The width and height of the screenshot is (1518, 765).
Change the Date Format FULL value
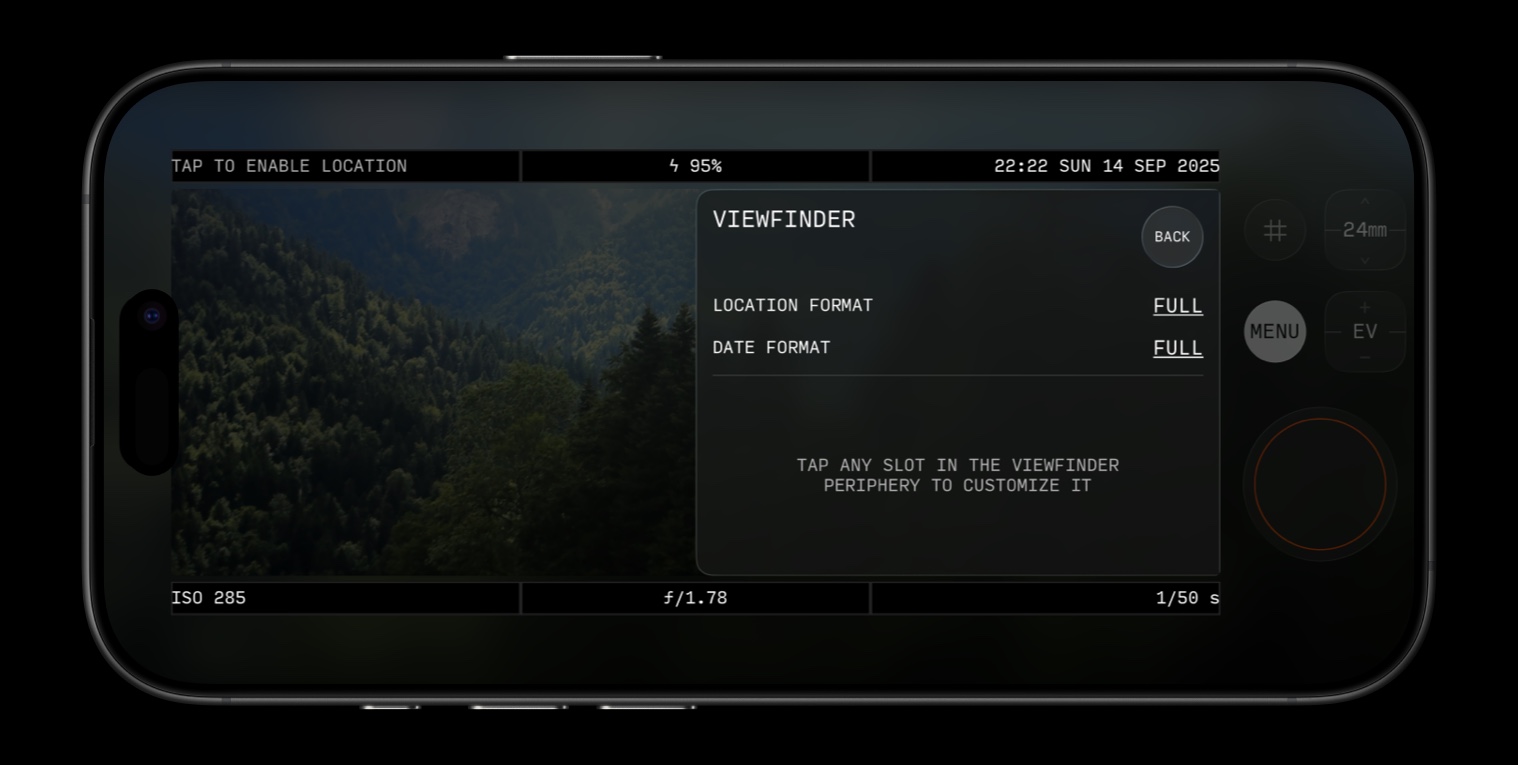click(1177, 348)
